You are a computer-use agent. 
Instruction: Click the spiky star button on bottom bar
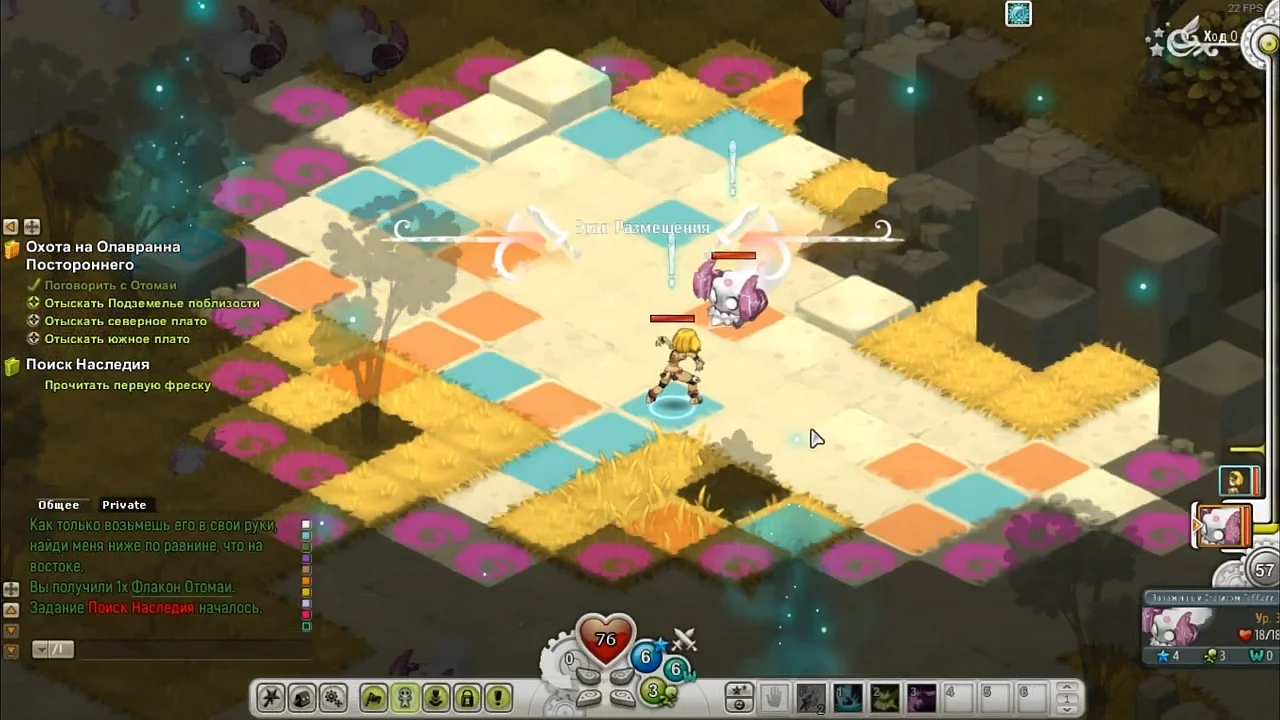(270, 697)
